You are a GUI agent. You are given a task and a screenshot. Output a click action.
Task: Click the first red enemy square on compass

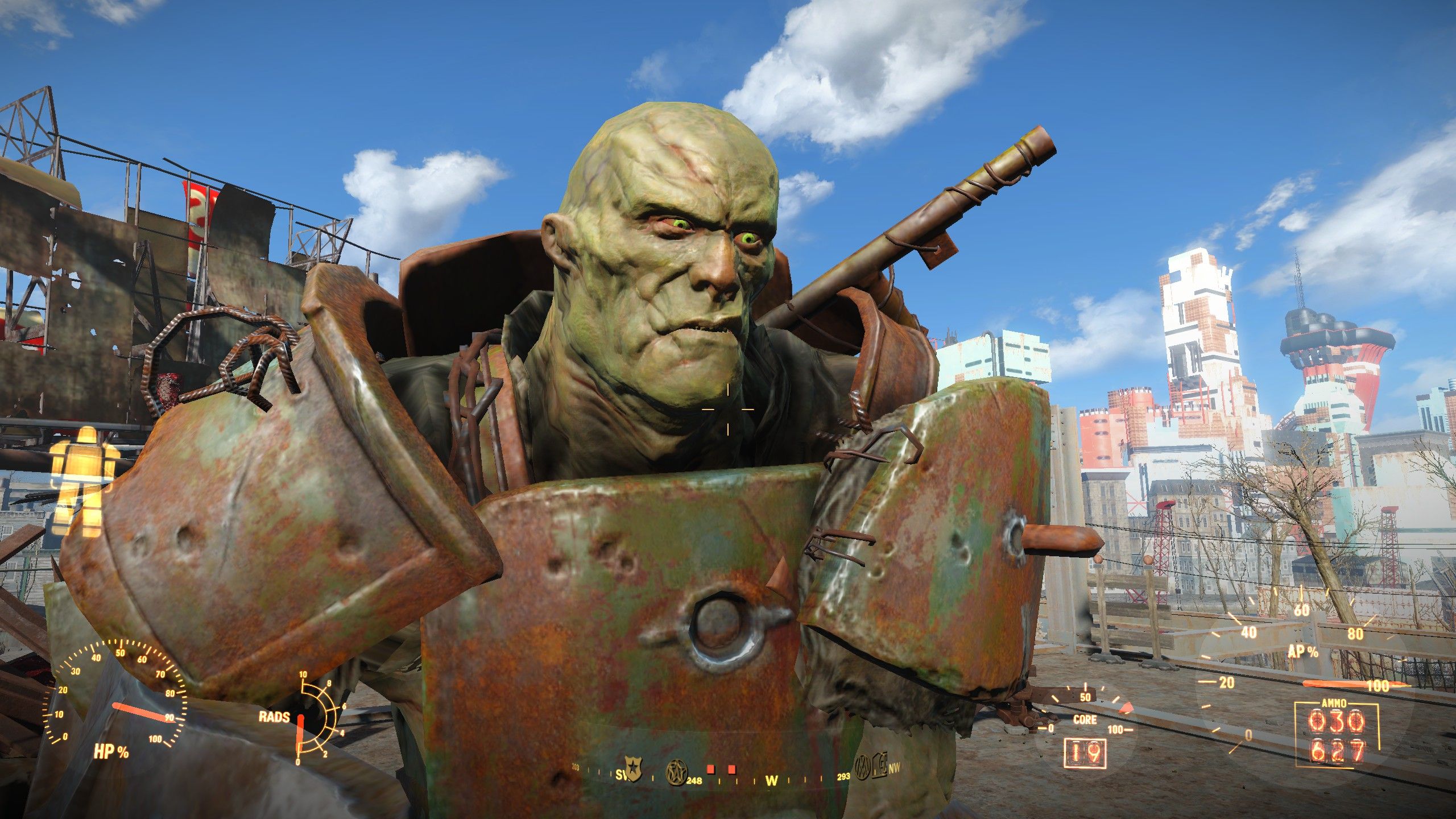click(x=710, y=769)
